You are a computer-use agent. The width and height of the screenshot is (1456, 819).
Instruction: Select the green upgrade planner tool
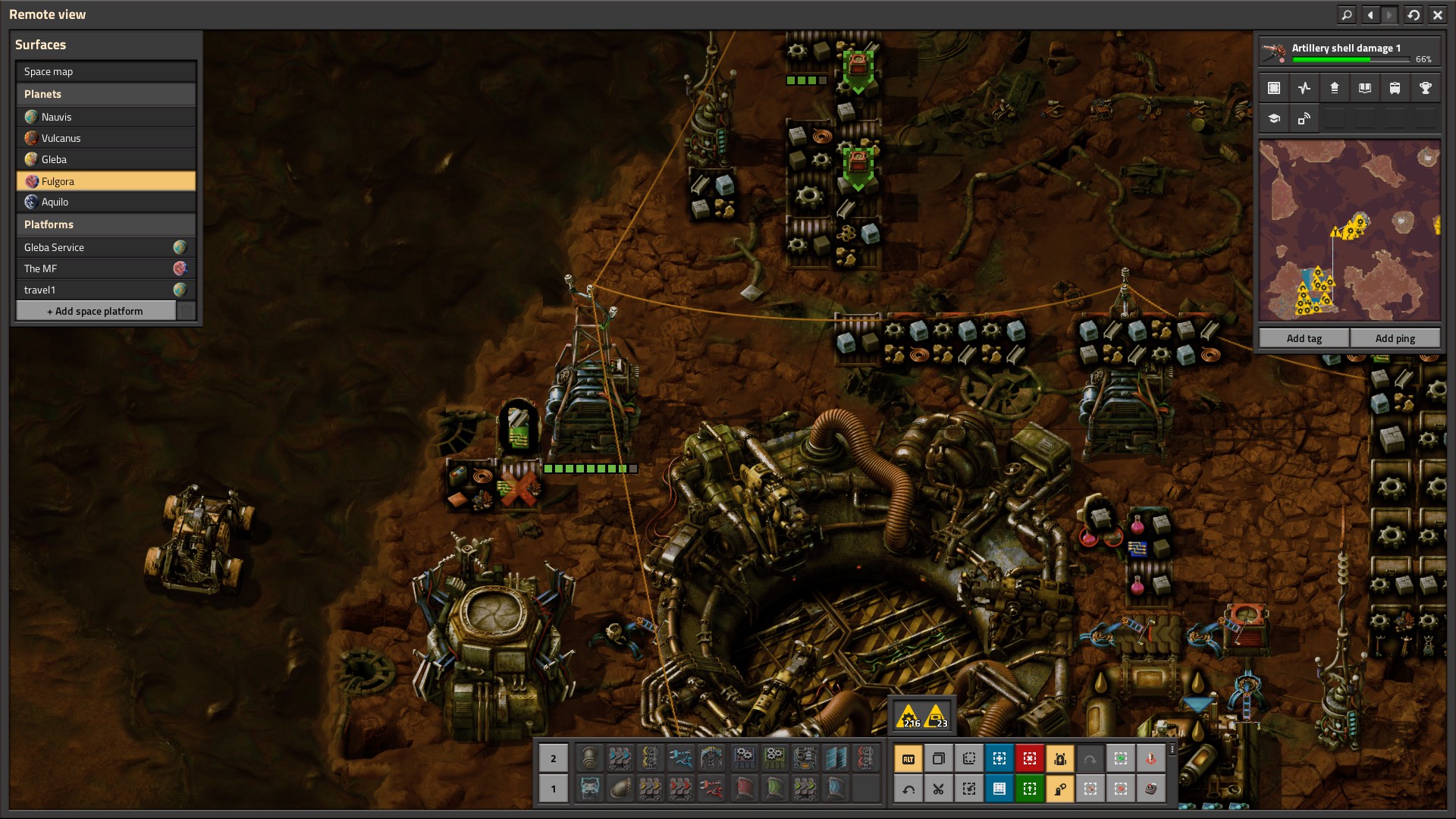pyautogui.click(x=1029, y=789)
